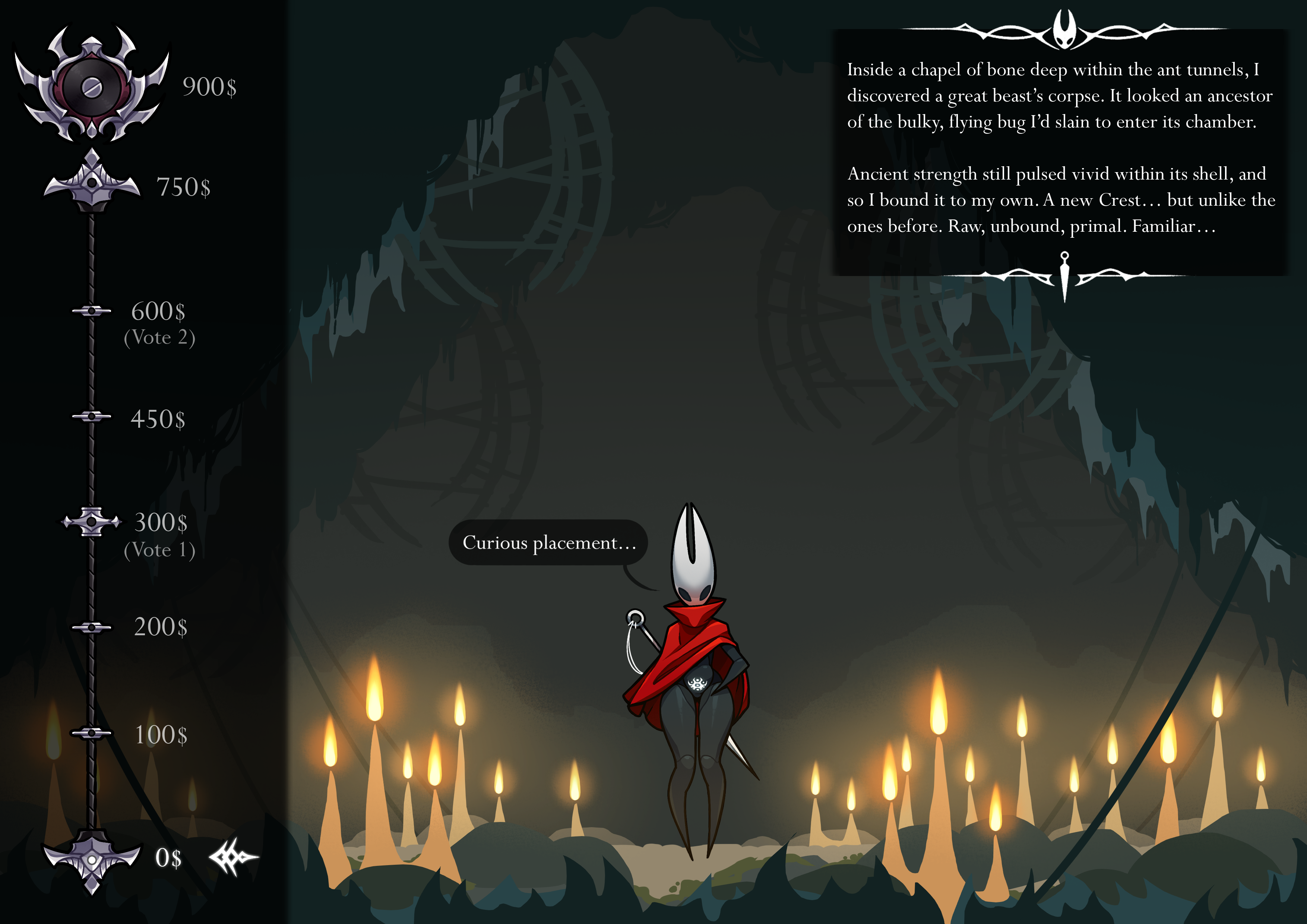Screen dimensions: 1307x924
Task: Click the 0$ base milestone ornament
Action: tap(92, 859)
